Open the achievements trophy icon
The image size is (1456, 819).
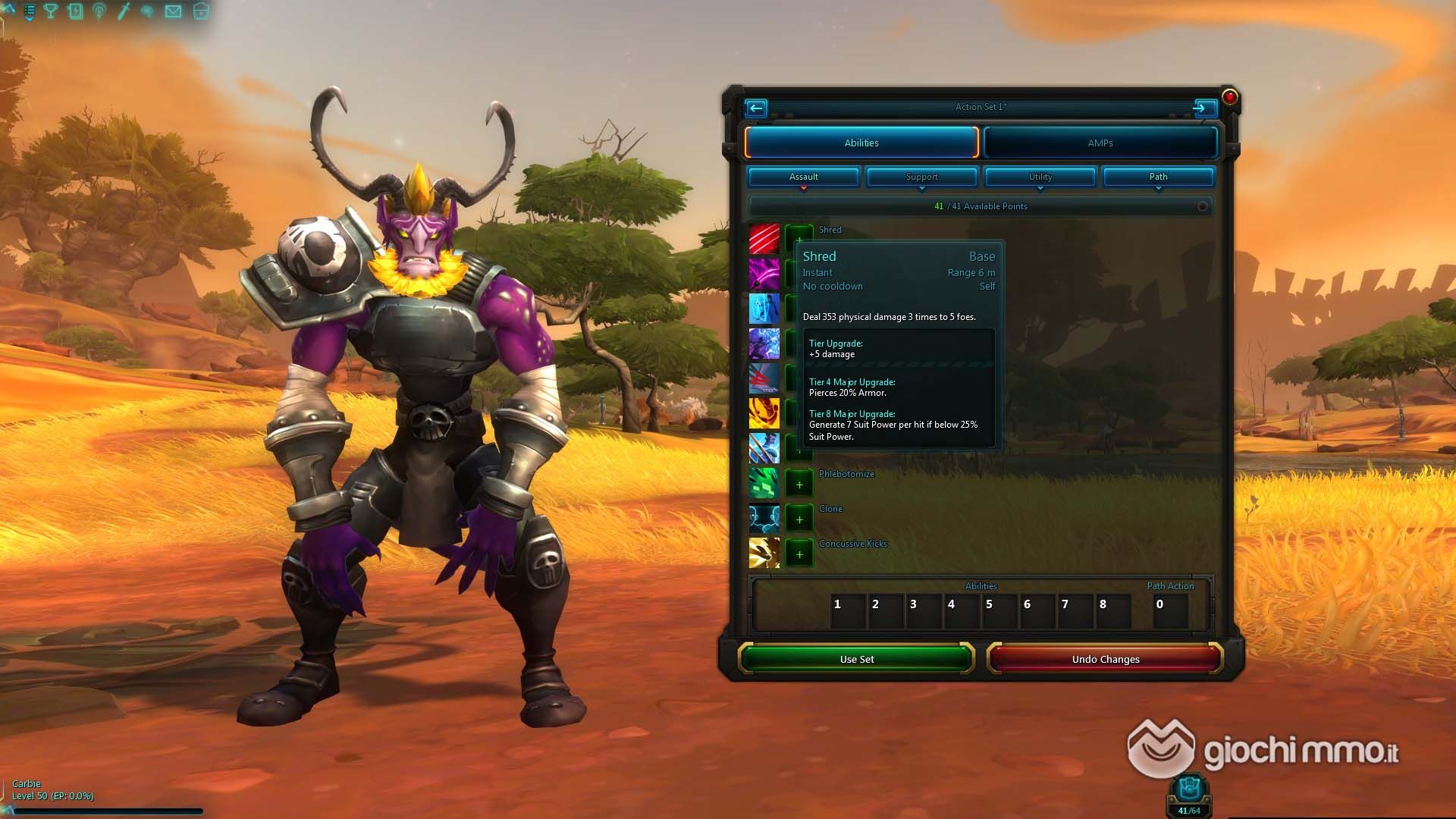click(x=51, y=11)
